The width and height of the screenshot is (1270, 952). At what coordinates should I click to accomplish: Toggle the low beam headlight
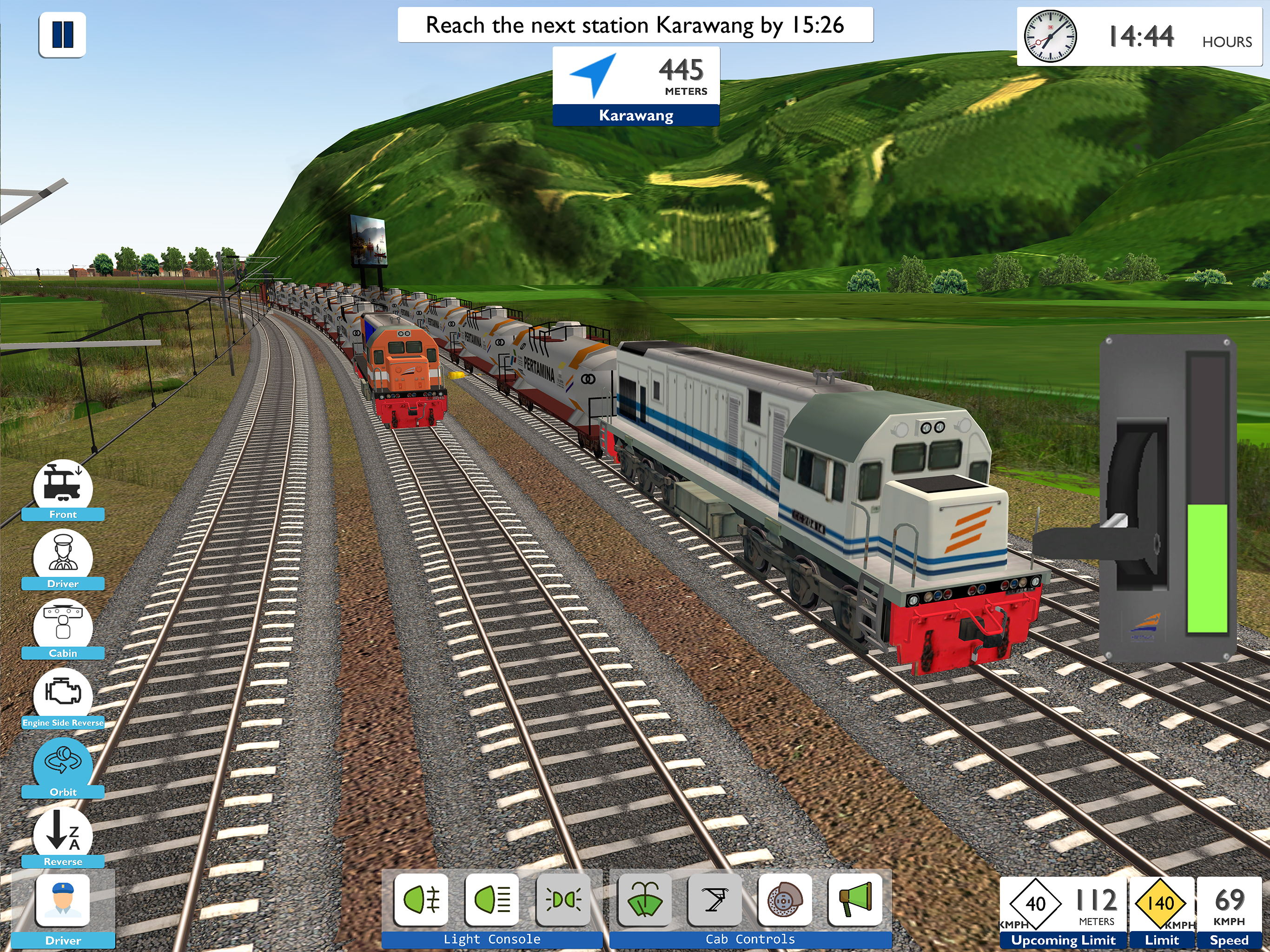click(x=492, y=899)
